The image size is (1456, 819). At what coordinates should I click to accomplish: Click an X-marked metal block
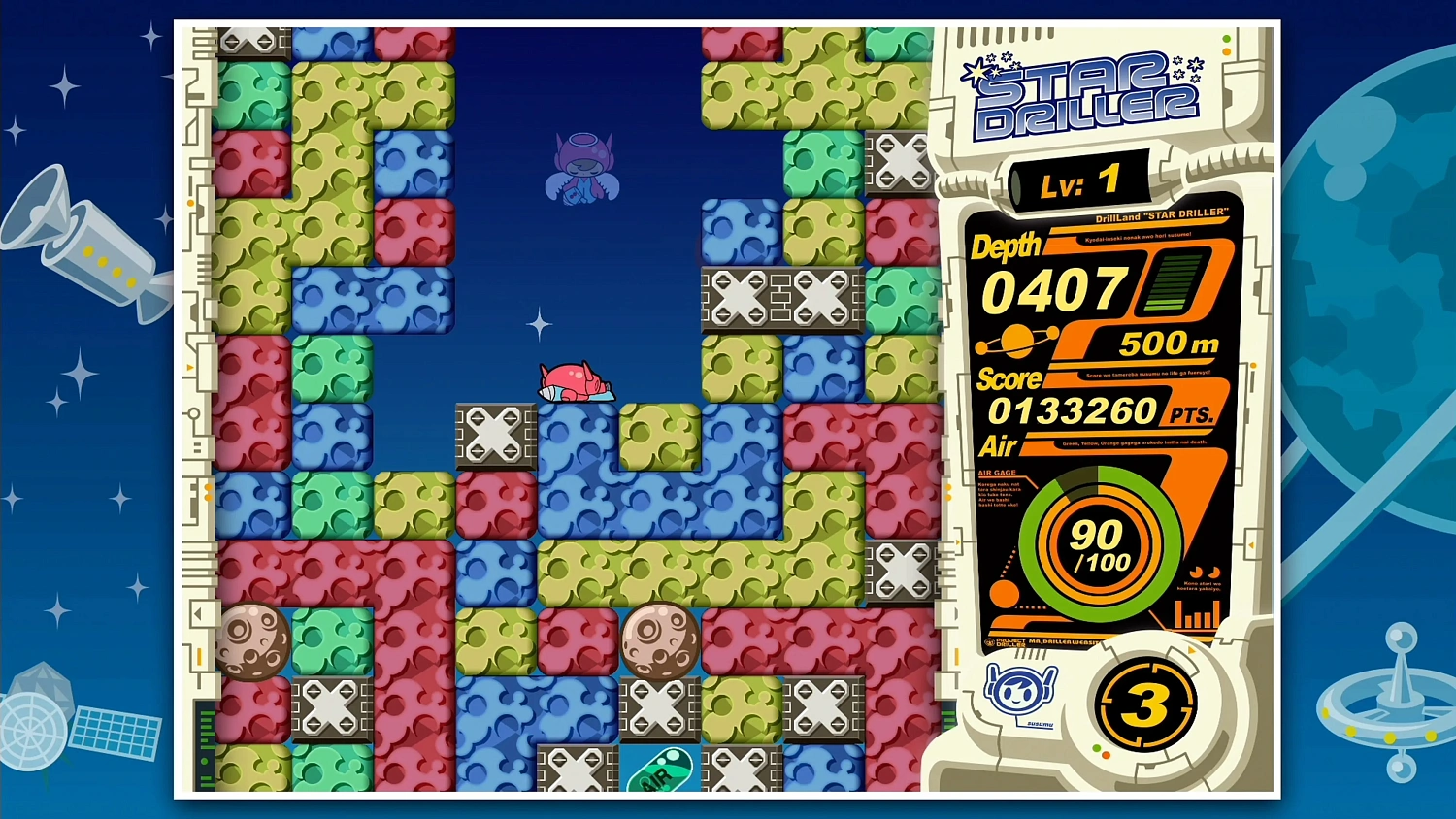click(x=497, y=436)
